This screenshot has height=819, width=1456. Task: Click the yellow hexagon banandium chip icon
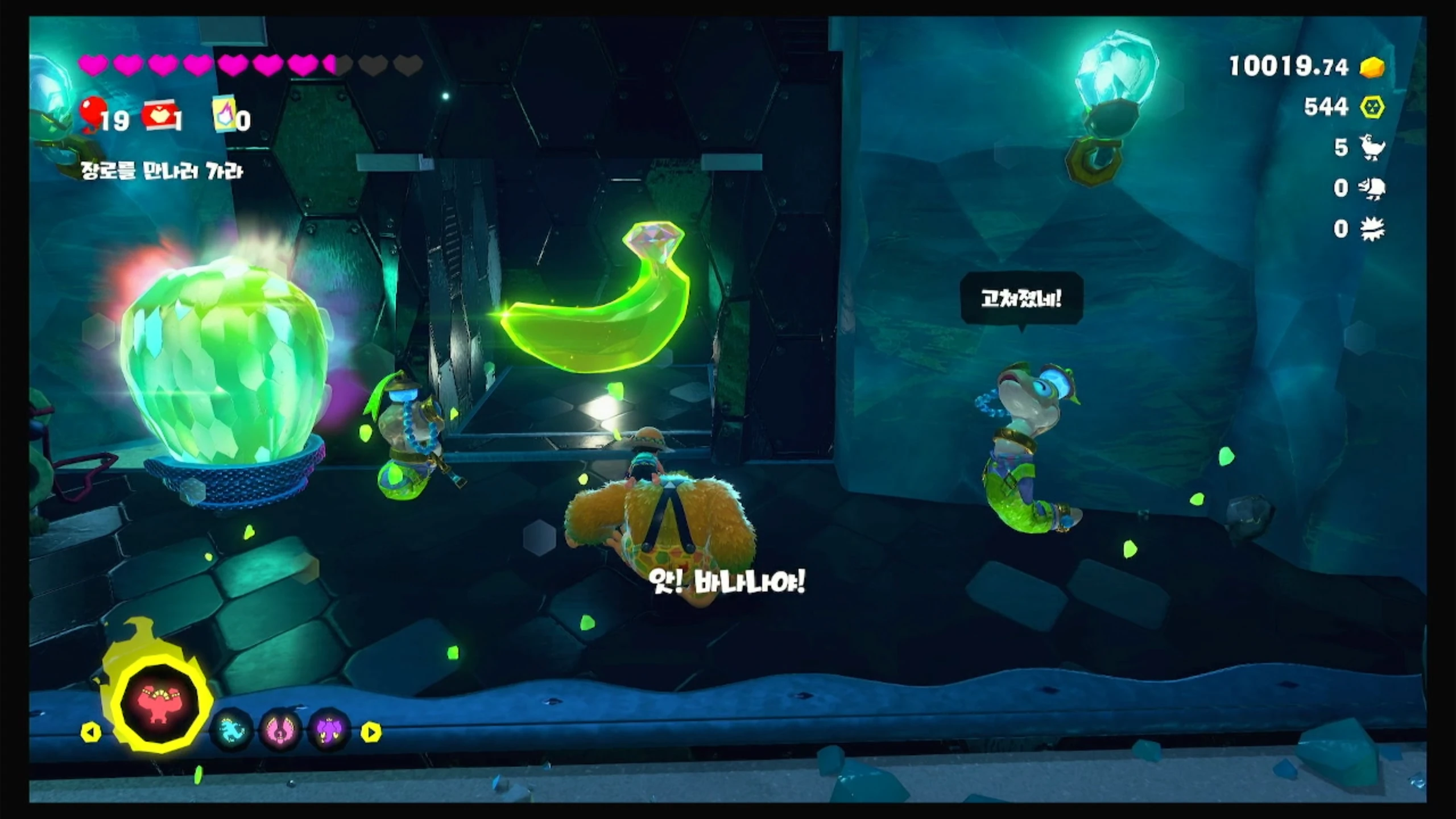click(x=1372, y=107)
